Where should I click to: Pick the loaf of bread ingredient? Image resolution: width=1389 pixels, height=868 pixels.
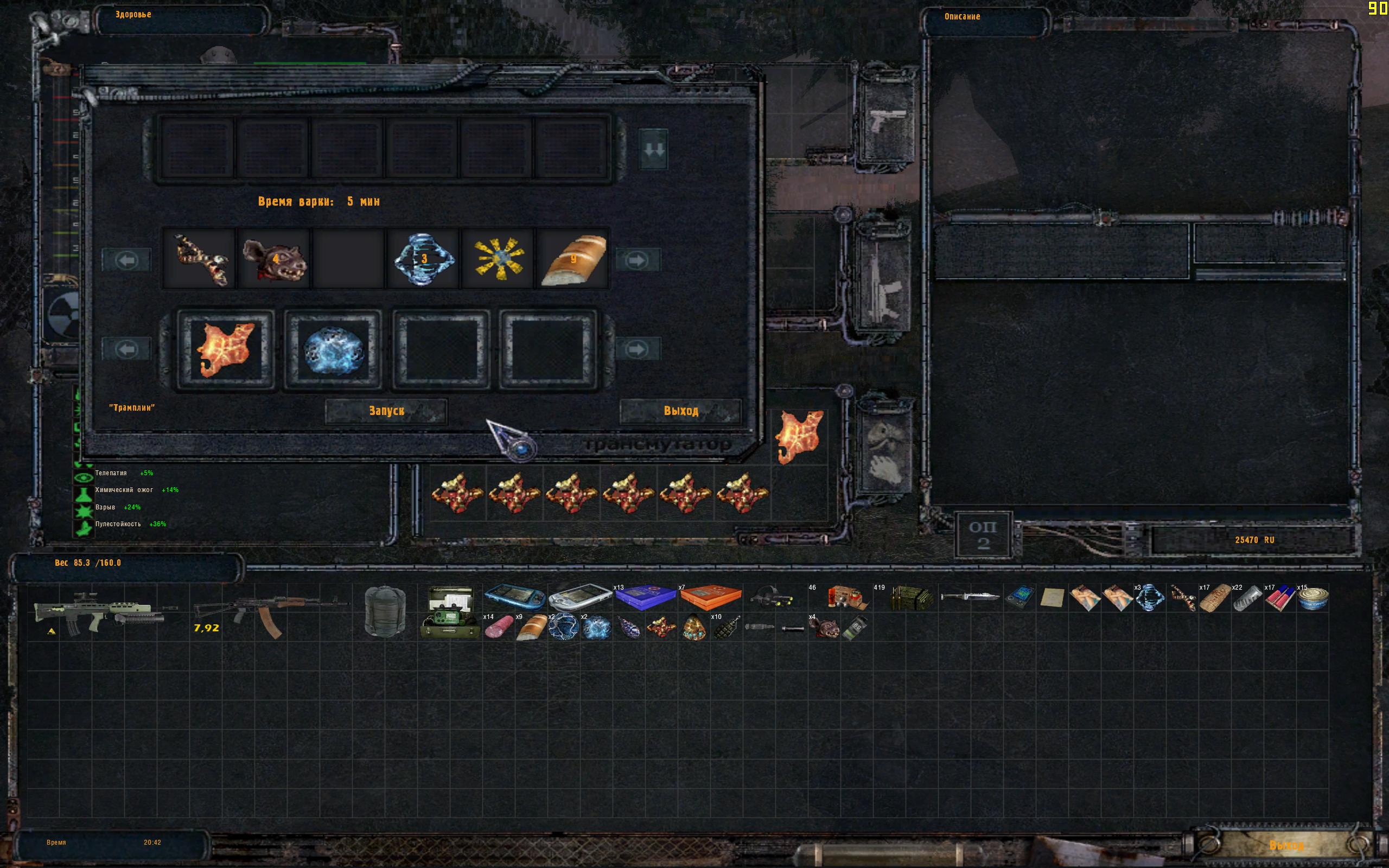[x=573, y=259]
